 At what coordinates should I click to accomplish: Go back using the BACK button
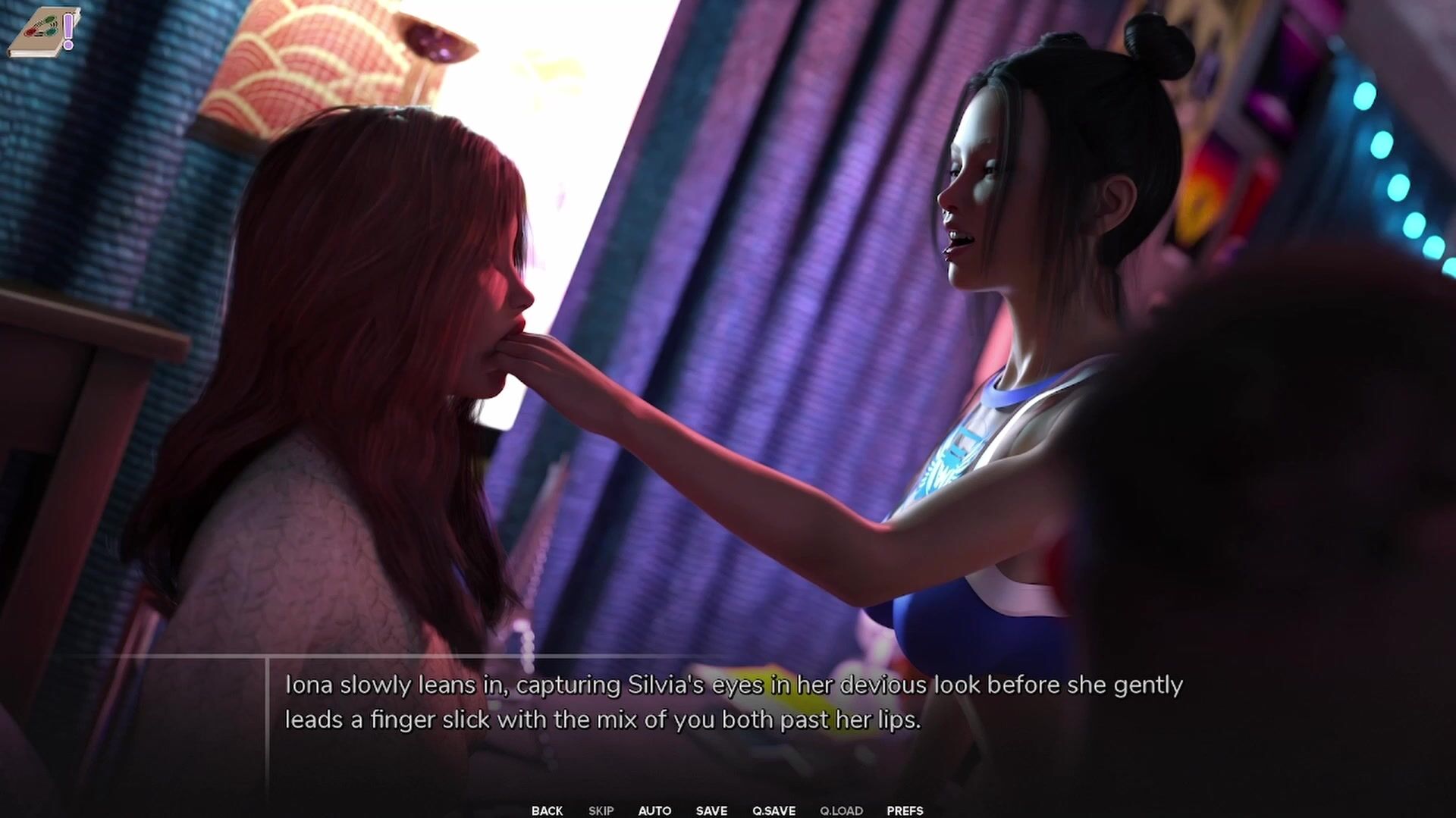point(547,810)
